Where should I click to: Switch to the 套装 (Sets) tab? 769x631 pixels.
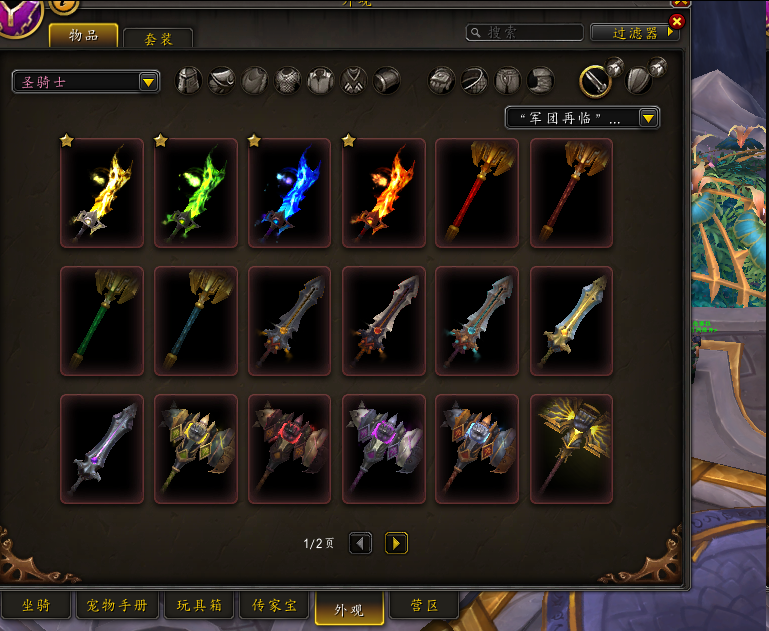158,39
